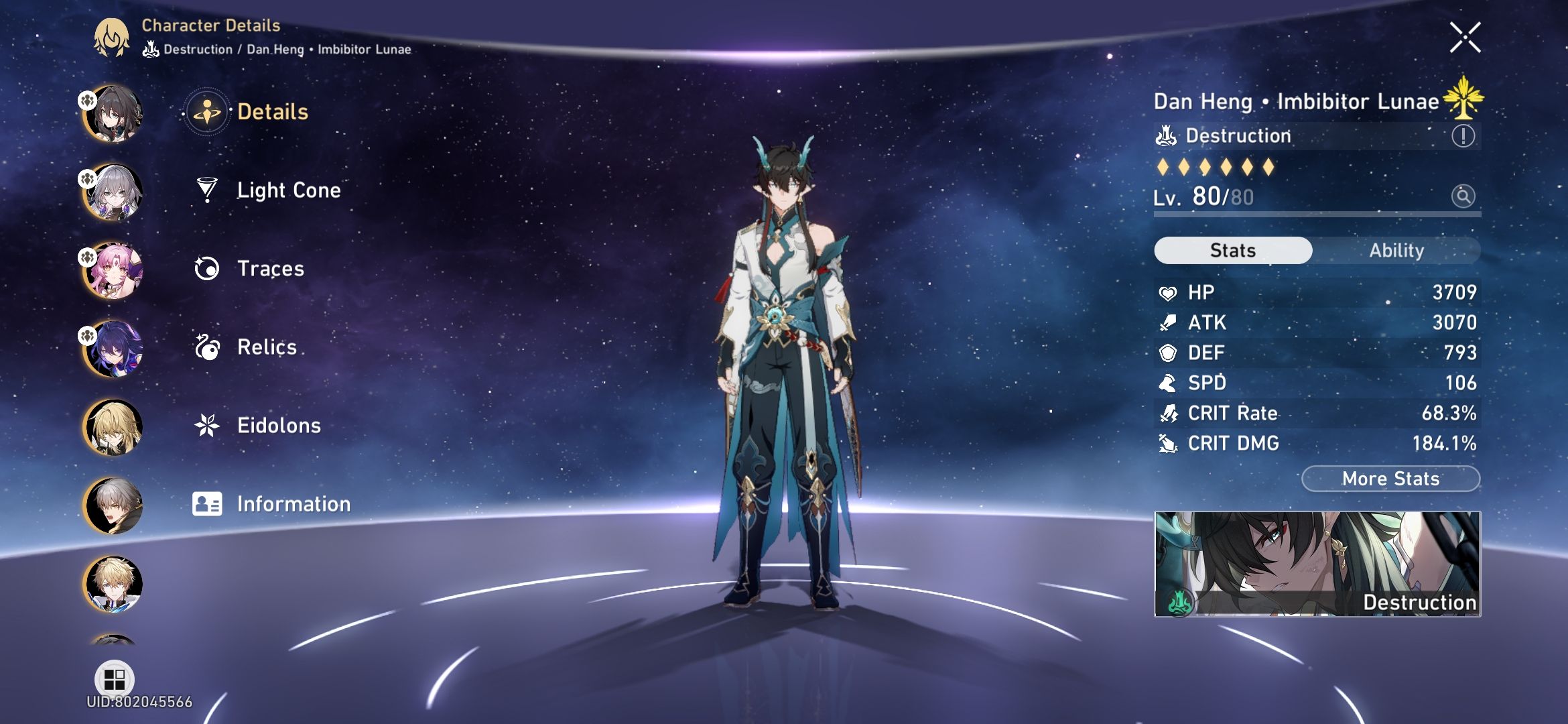Switch to the Ability tab

click(1396, 250)
